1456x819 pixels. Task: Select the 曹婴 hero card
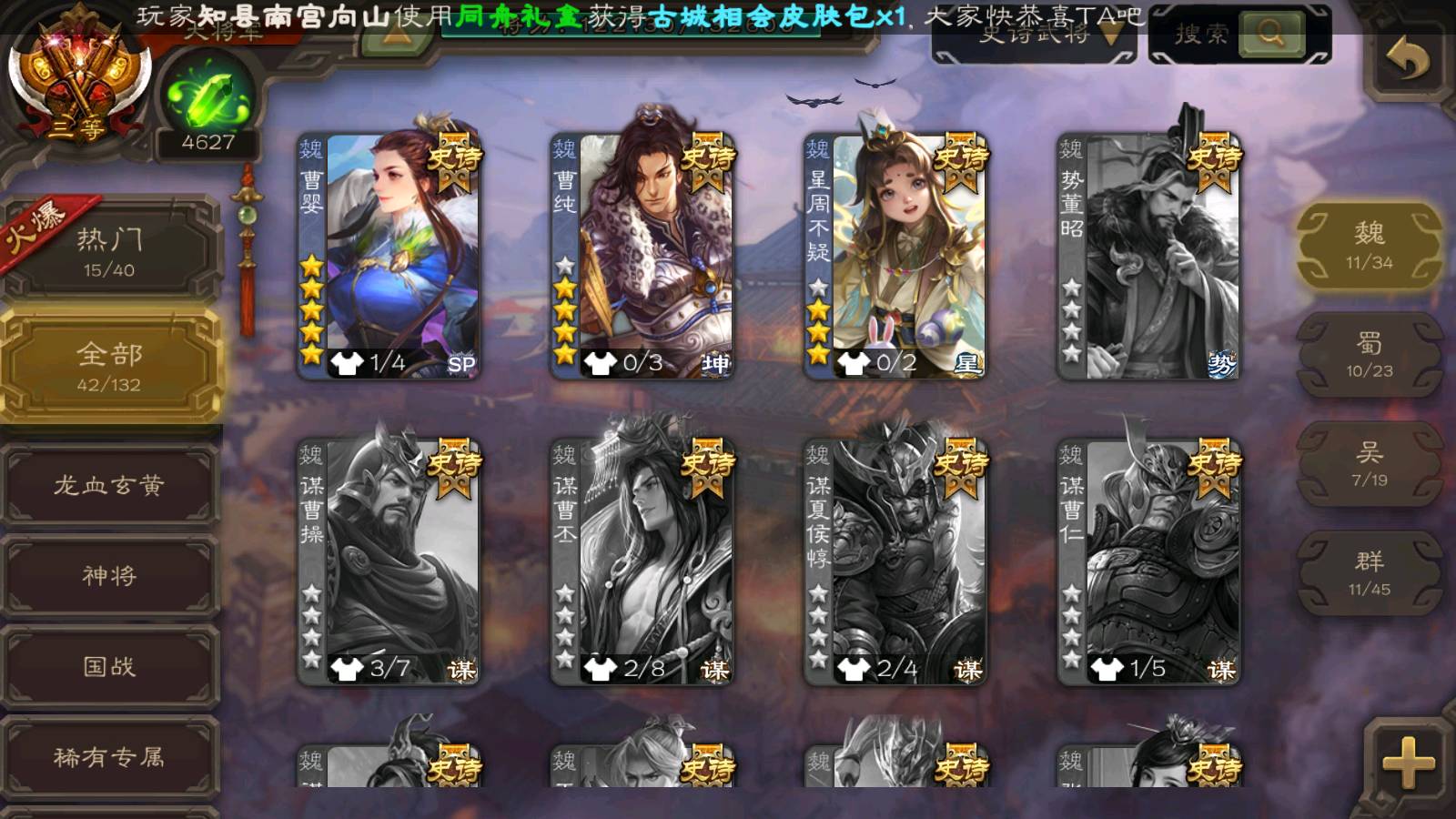click(x=389, y=255)
